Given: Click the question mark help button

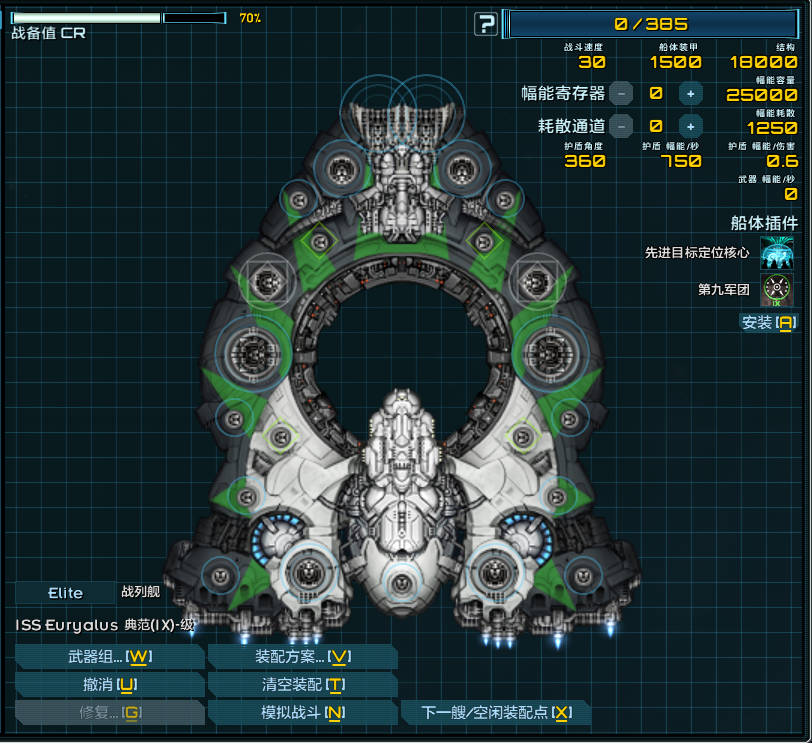Looking at the screenshot, I should coord(486,24).
